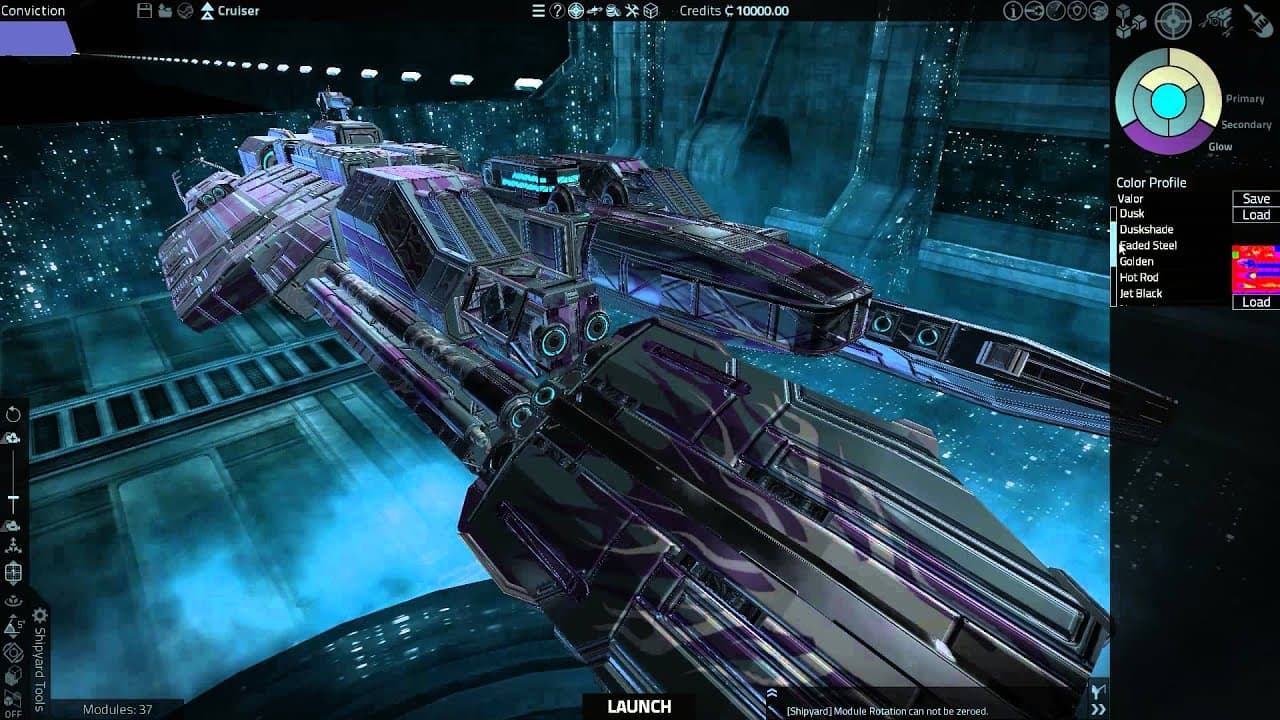The width and height of the screenshot is (1280, 720).
Task: Click the Cruiser class icon
Action: pos(207,11)
